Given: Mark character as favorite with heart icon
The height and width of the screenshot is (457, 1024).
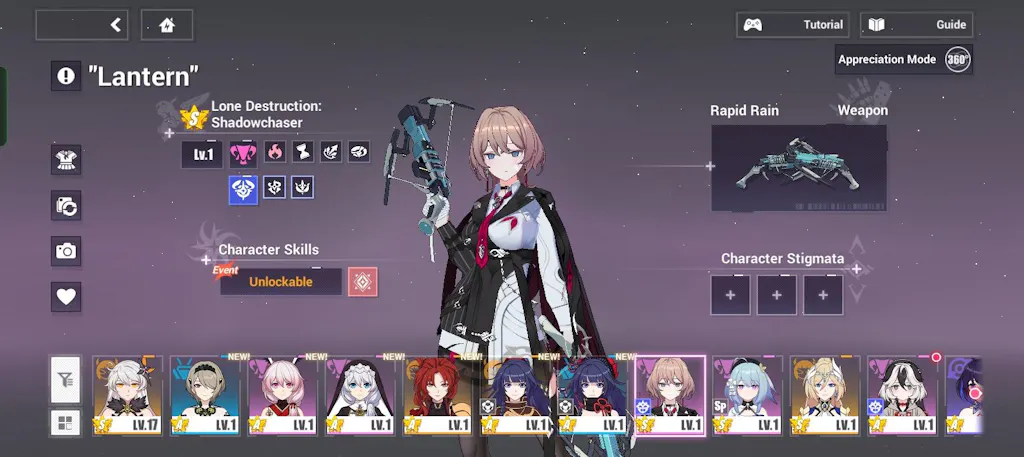Looking at the screenshot, I should point(66,296).
